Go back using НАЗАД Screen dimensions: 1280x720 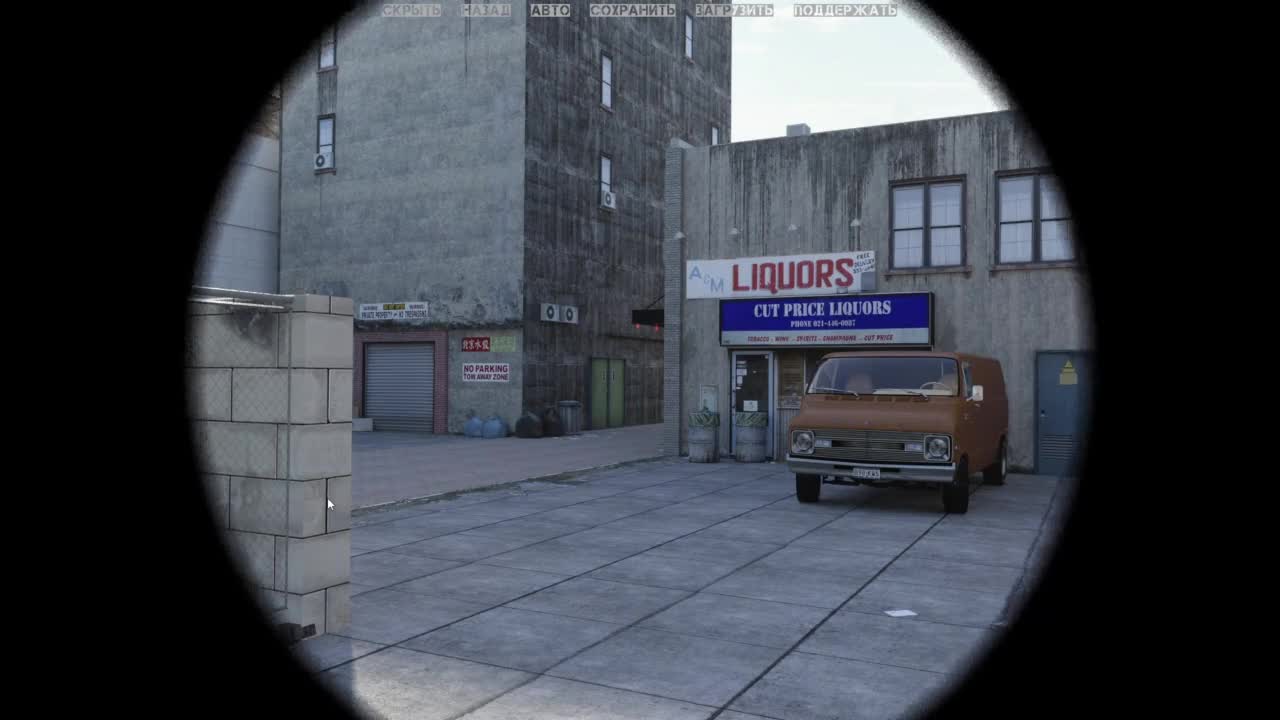click(x=486, y=10)
